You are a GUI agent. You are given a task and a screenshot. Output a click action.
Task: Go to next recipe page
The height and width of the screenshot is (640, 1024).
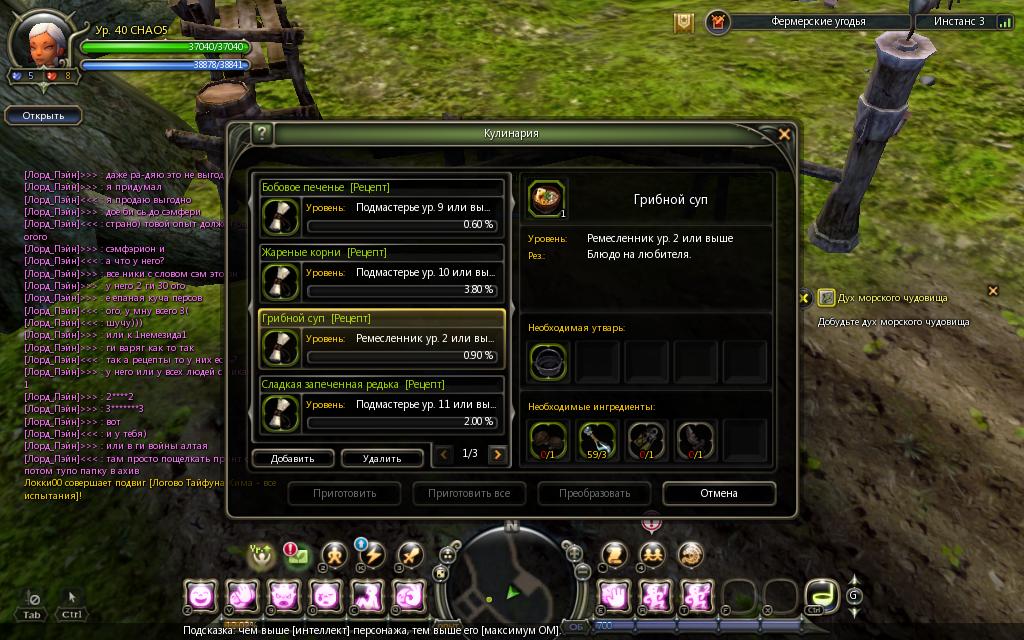pyautogui.click(x=497, y=455)
